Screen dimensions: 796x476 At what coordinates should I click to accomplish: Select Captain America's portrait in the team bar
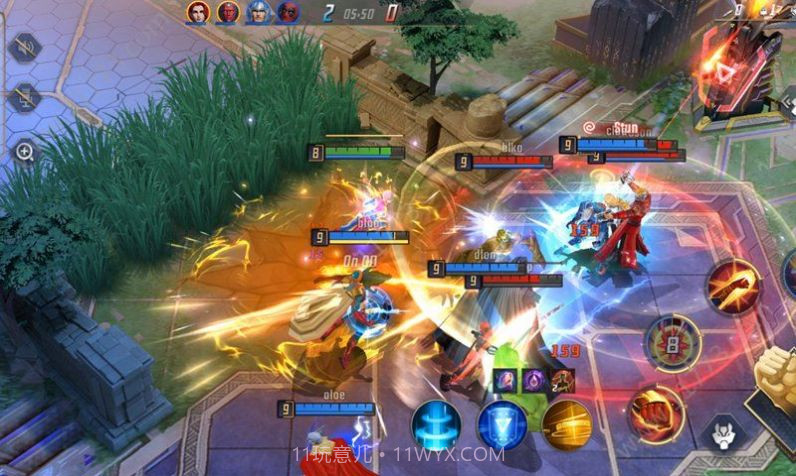point(258,12)
